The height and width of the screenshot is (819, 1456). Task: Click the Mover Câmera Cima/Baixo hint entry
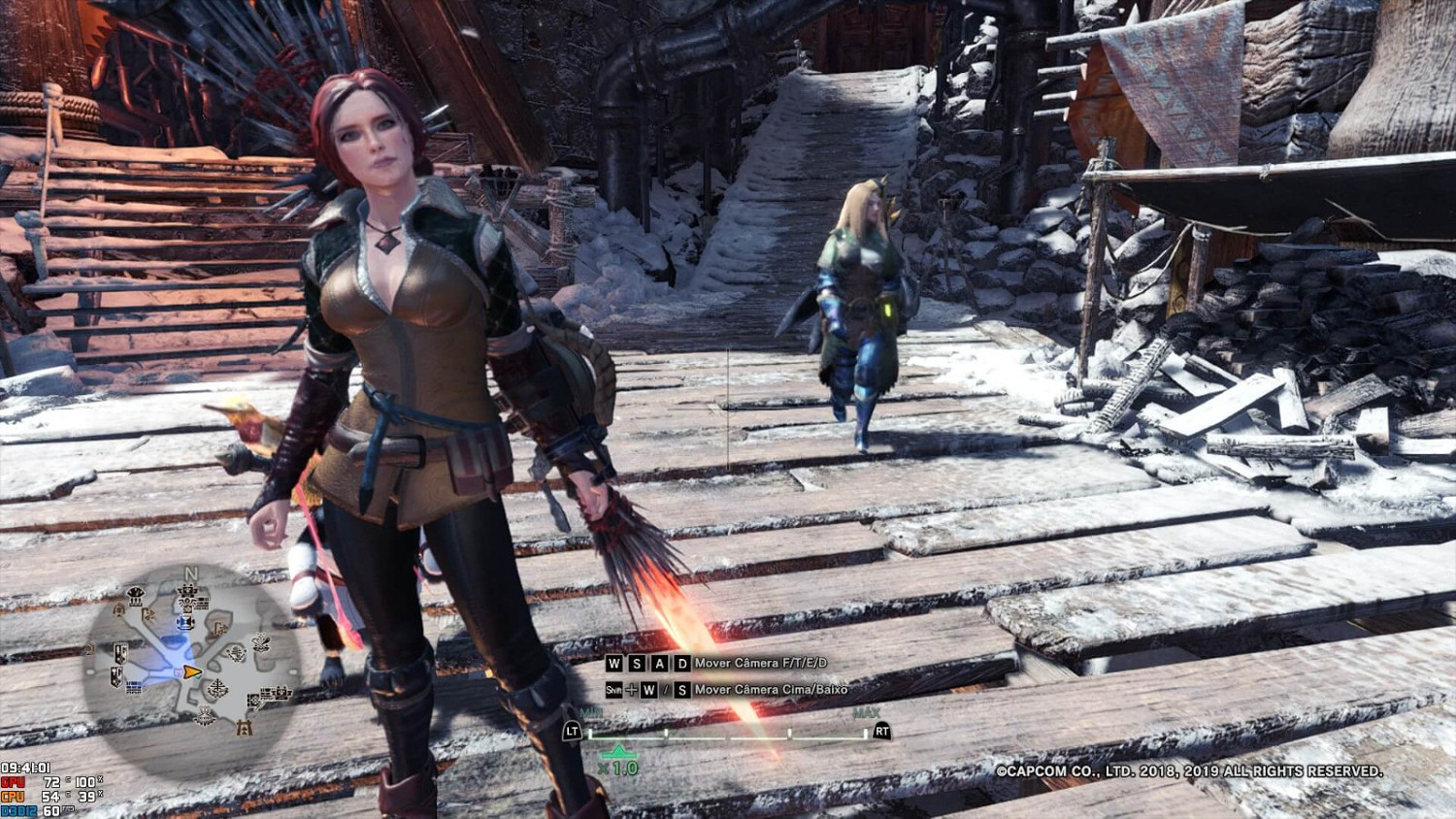(770, 690)
